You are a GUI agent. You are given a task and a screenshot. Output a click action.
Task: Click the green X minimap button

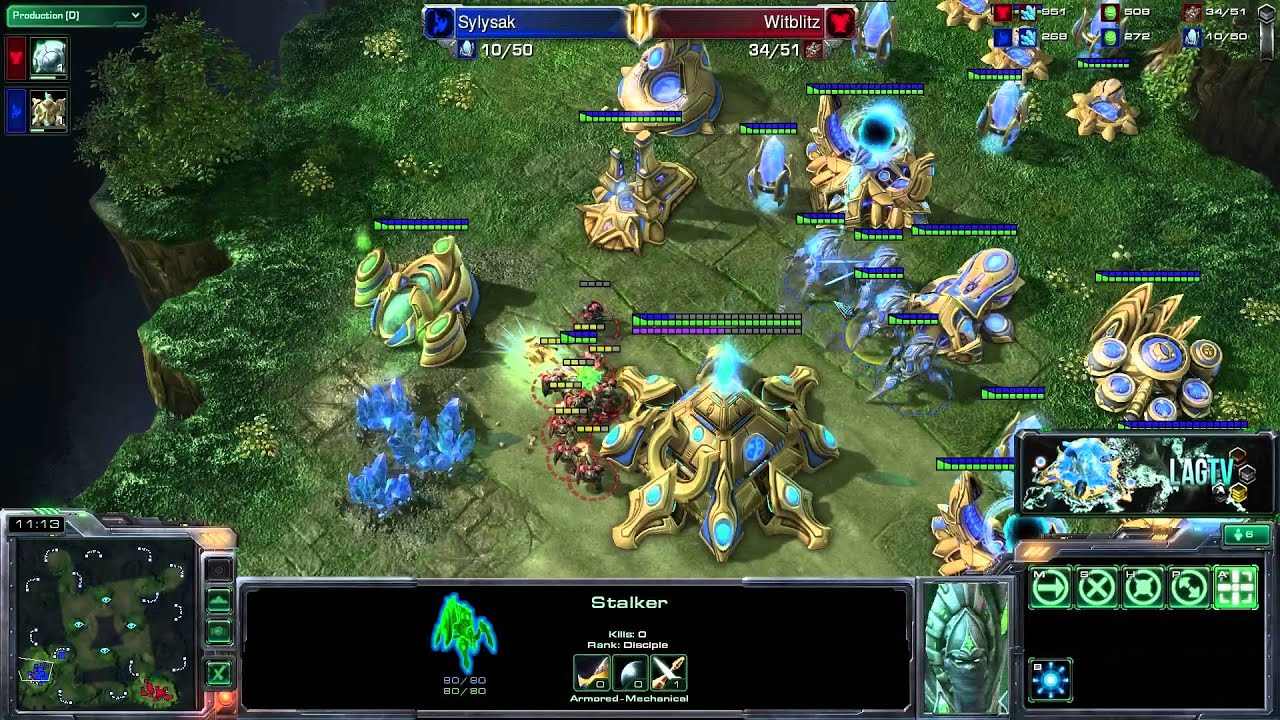218,673
